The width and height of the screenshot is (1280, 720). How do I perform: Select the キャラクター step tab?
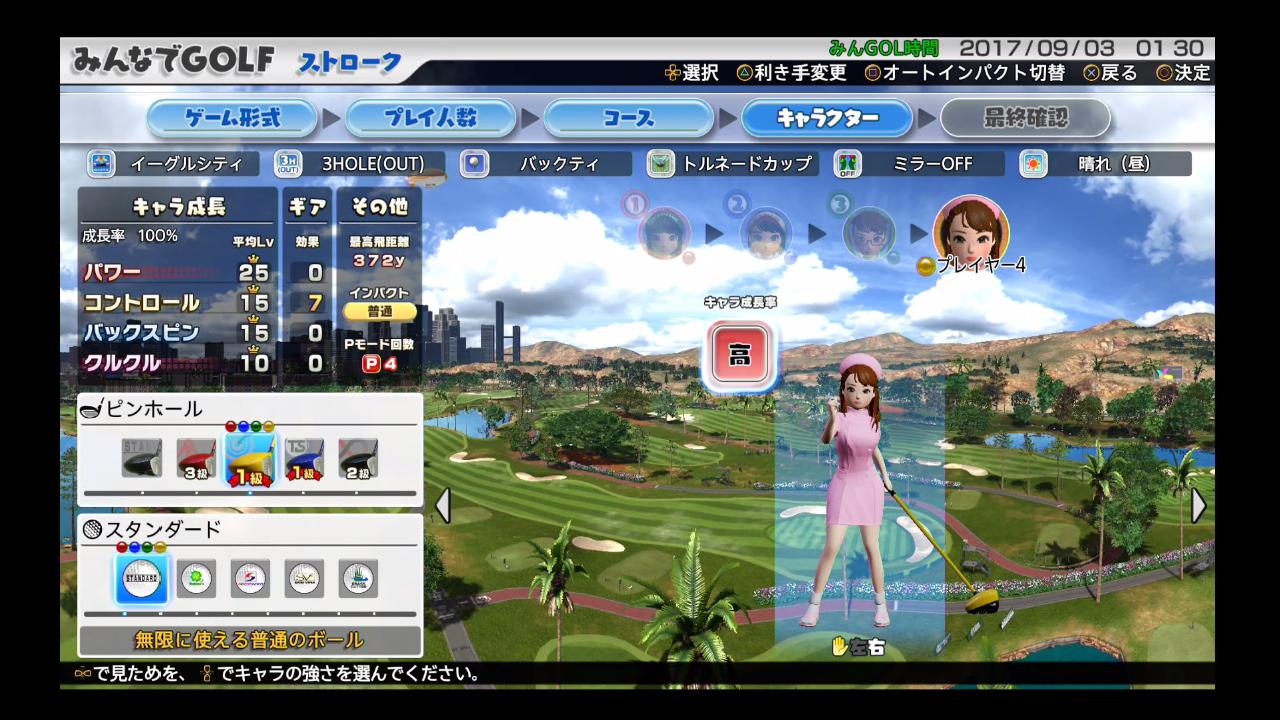click(826, 119)
